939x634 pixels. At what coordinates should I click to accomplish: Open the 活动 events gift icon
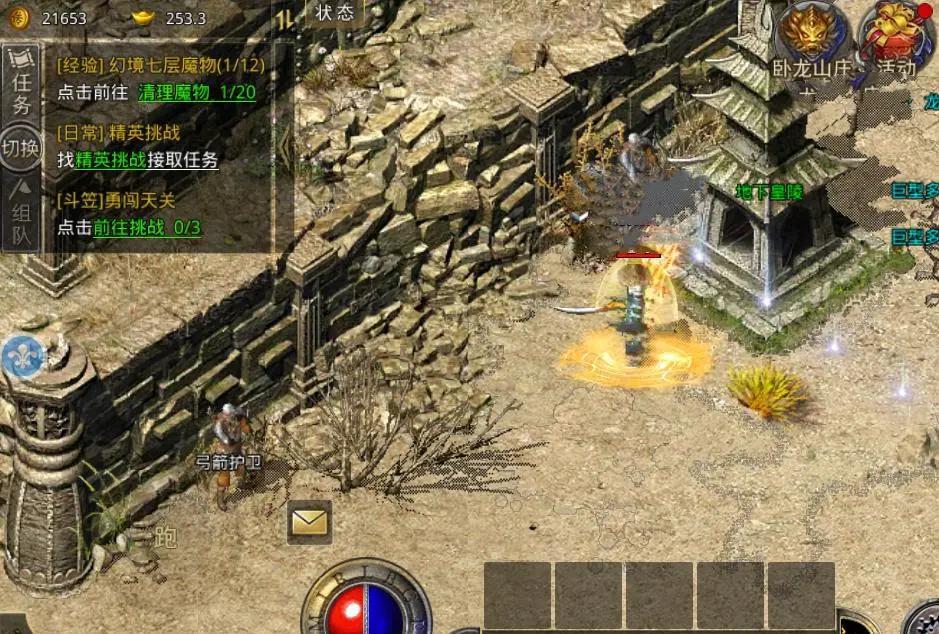[893, 32]
